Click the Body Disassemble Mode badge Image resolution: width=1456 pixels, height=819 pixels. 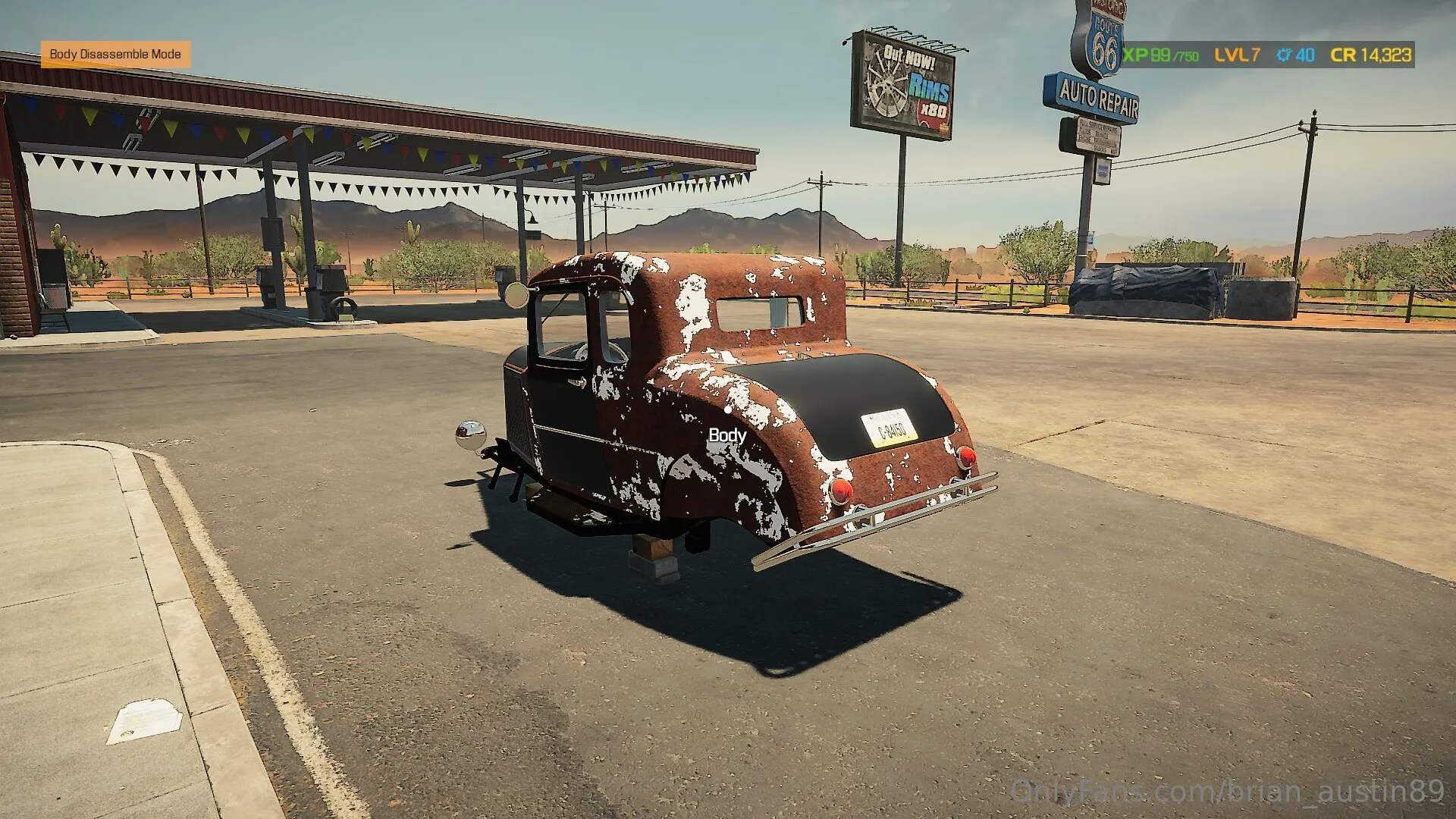(115, 55)
